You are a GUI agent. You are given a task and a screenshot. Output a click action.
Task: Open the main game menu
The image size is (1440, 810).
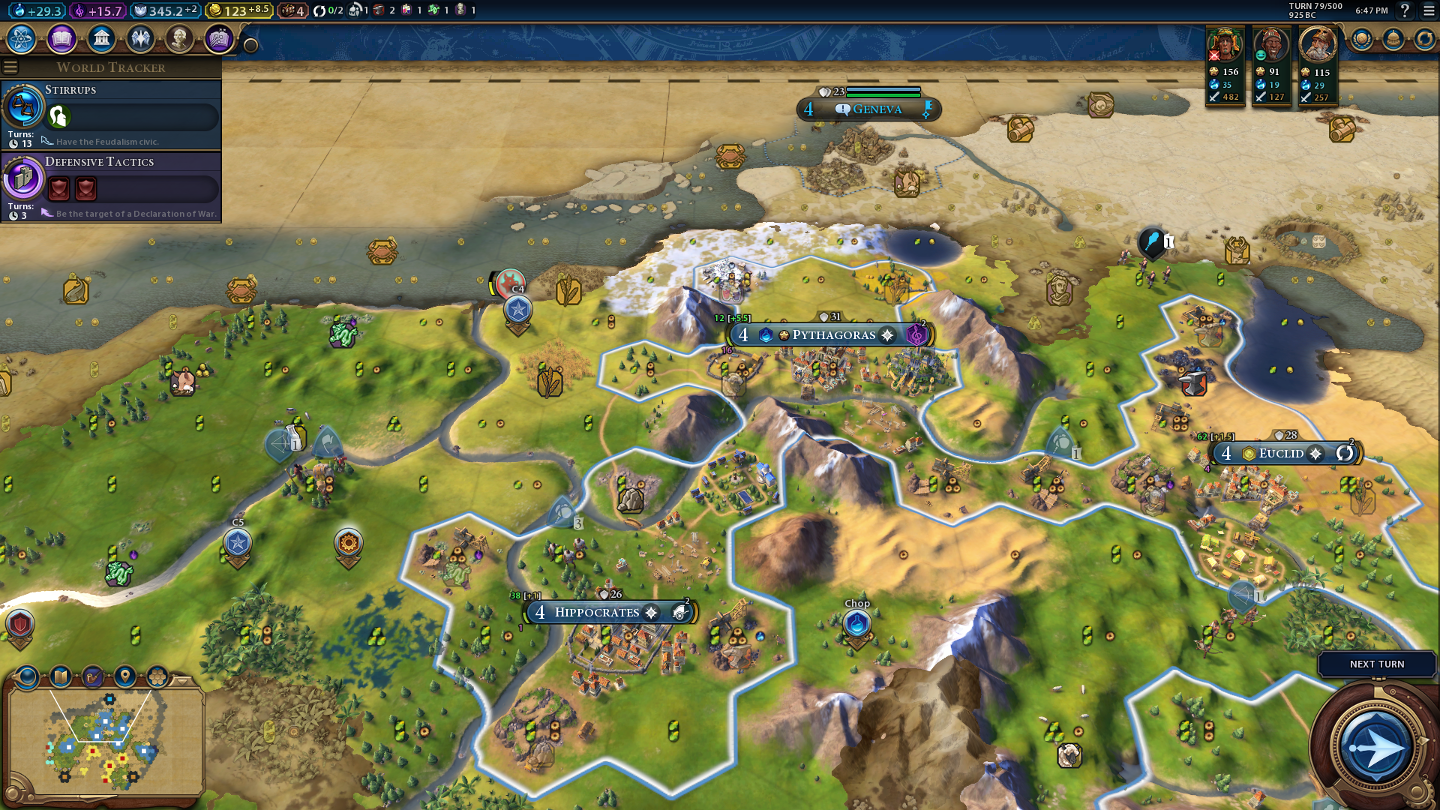click(x=1428, y=10)
